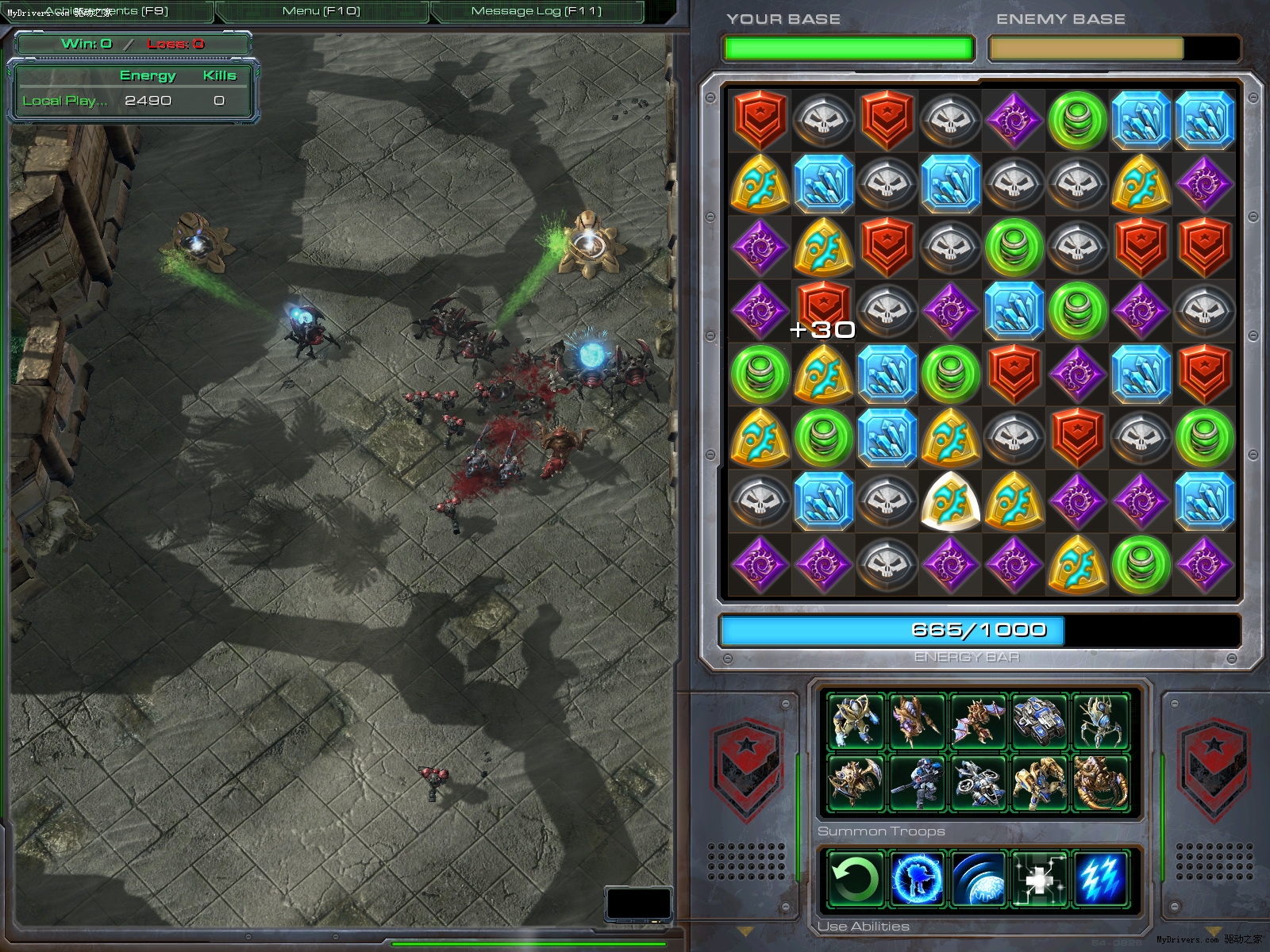The height and width of the screenshot is (952, 1270).
Task: Open the Achievements panel
Action: click(106, 11)
